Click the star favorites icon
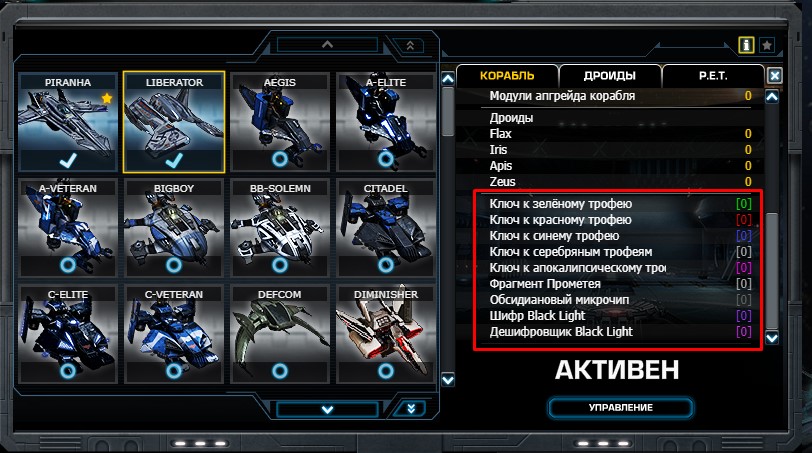The height and width of the screenshot is (453, 812). pos(766,45)
